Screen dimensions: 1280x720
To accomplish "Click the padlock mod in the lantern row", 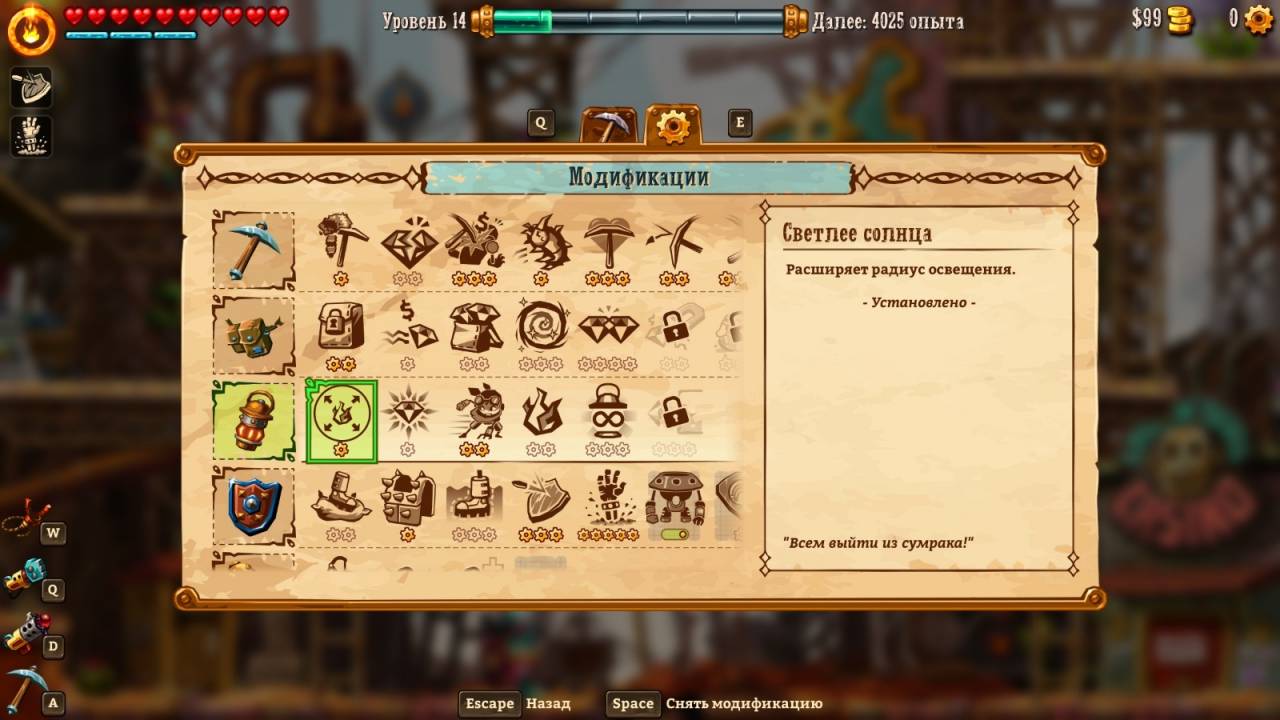I will (x=672, y=411).
